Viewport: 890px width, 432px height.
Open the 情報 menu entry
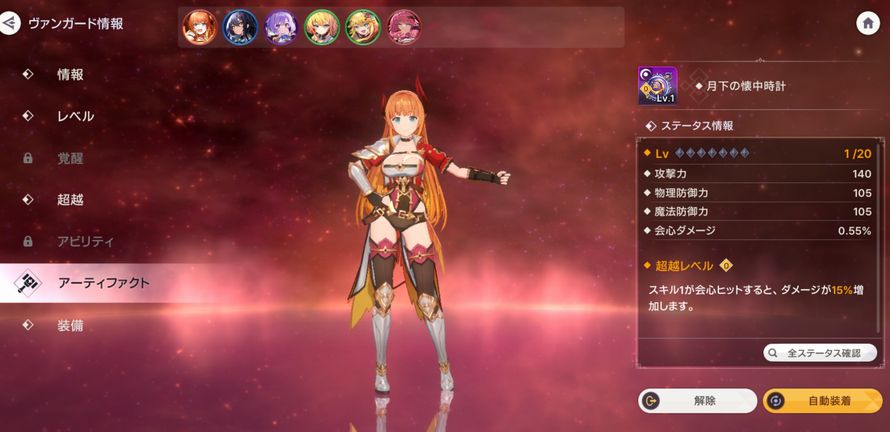click(x=70, y=74)
